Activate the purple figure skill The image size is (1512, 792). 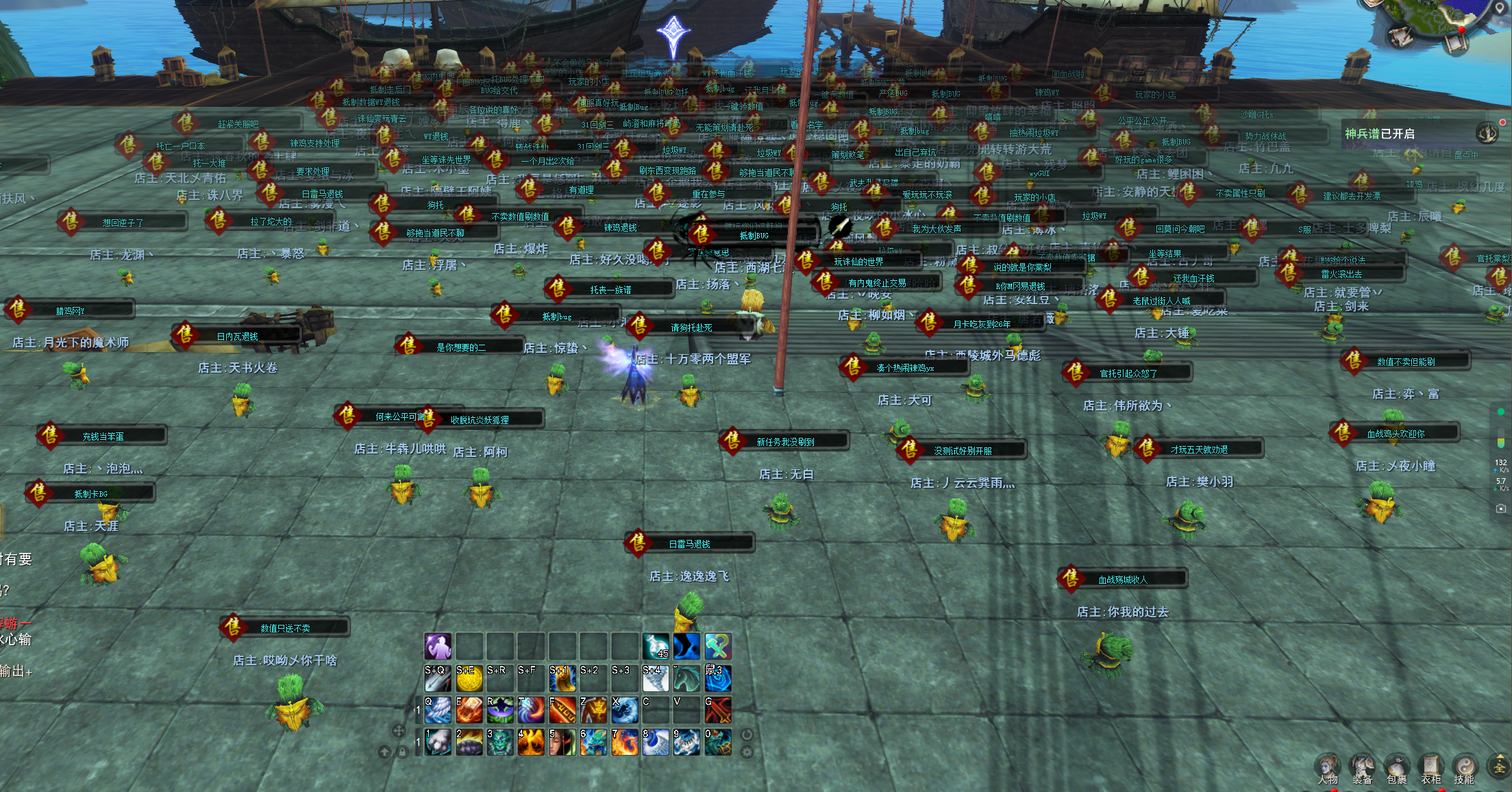point(438,646)
